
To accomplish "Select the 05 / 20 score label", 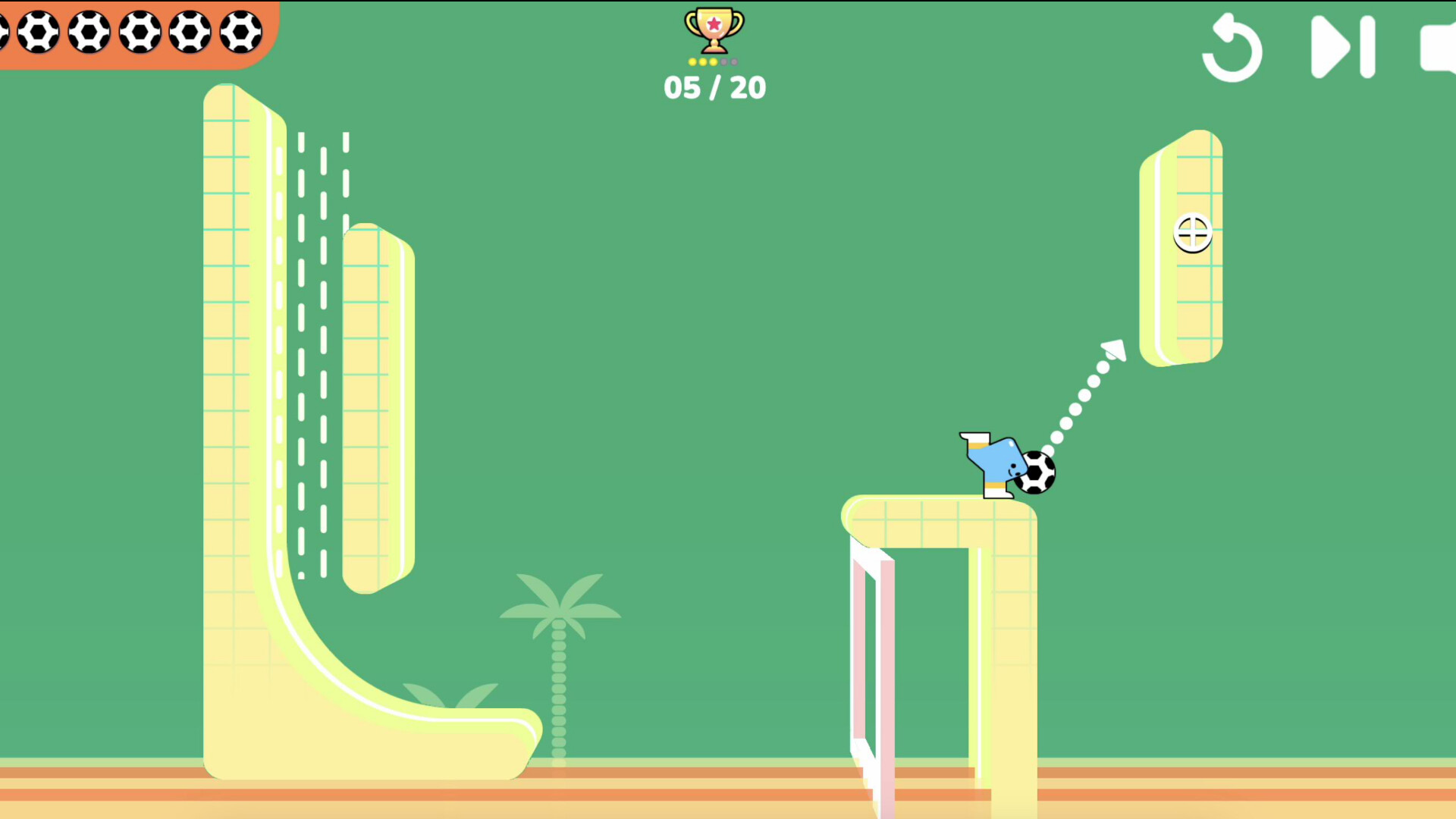I will click(x=714, y=87).
